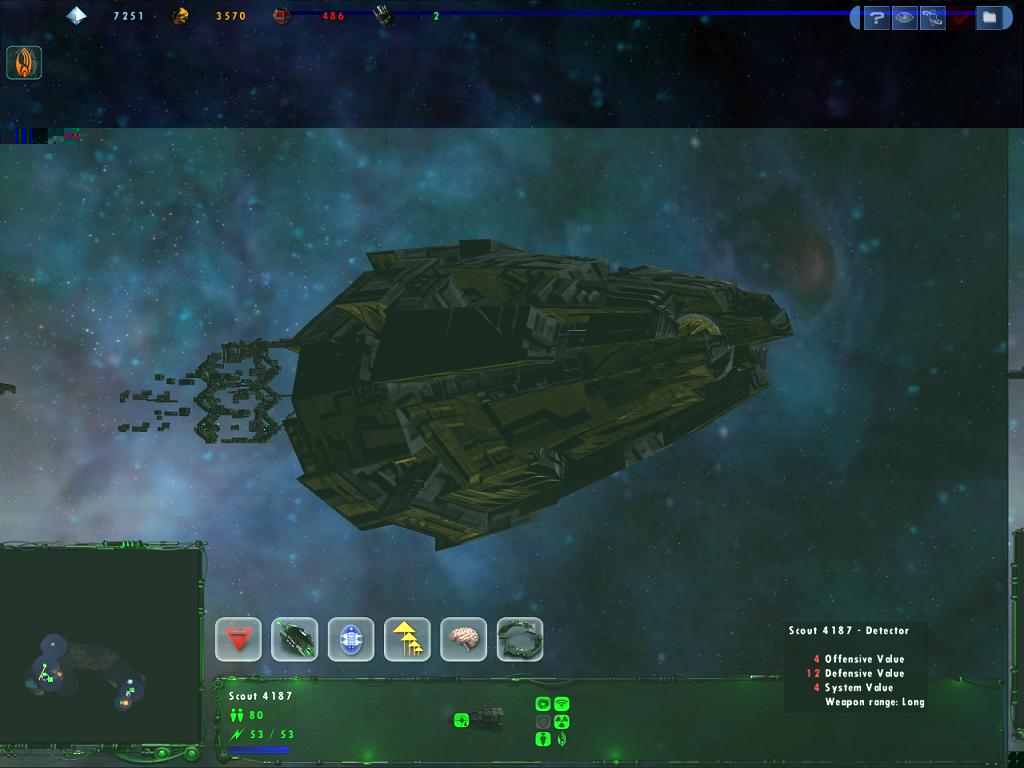
Task: Select the Scout ship portrait in status panel
Action: point(480,718)
